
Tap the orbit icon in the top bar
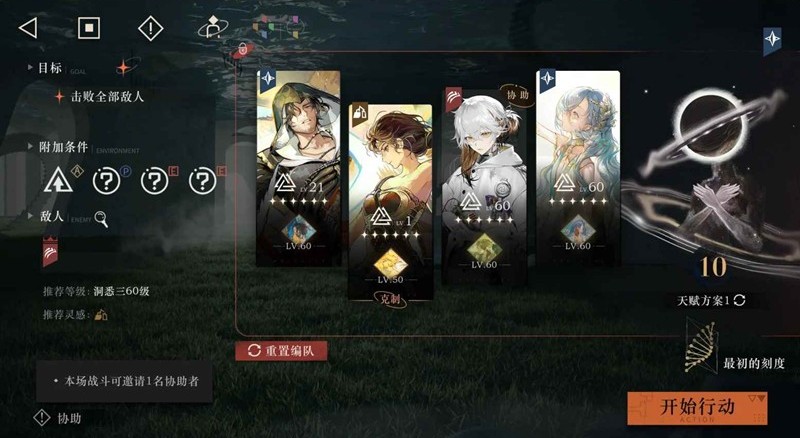click(211, 27)
